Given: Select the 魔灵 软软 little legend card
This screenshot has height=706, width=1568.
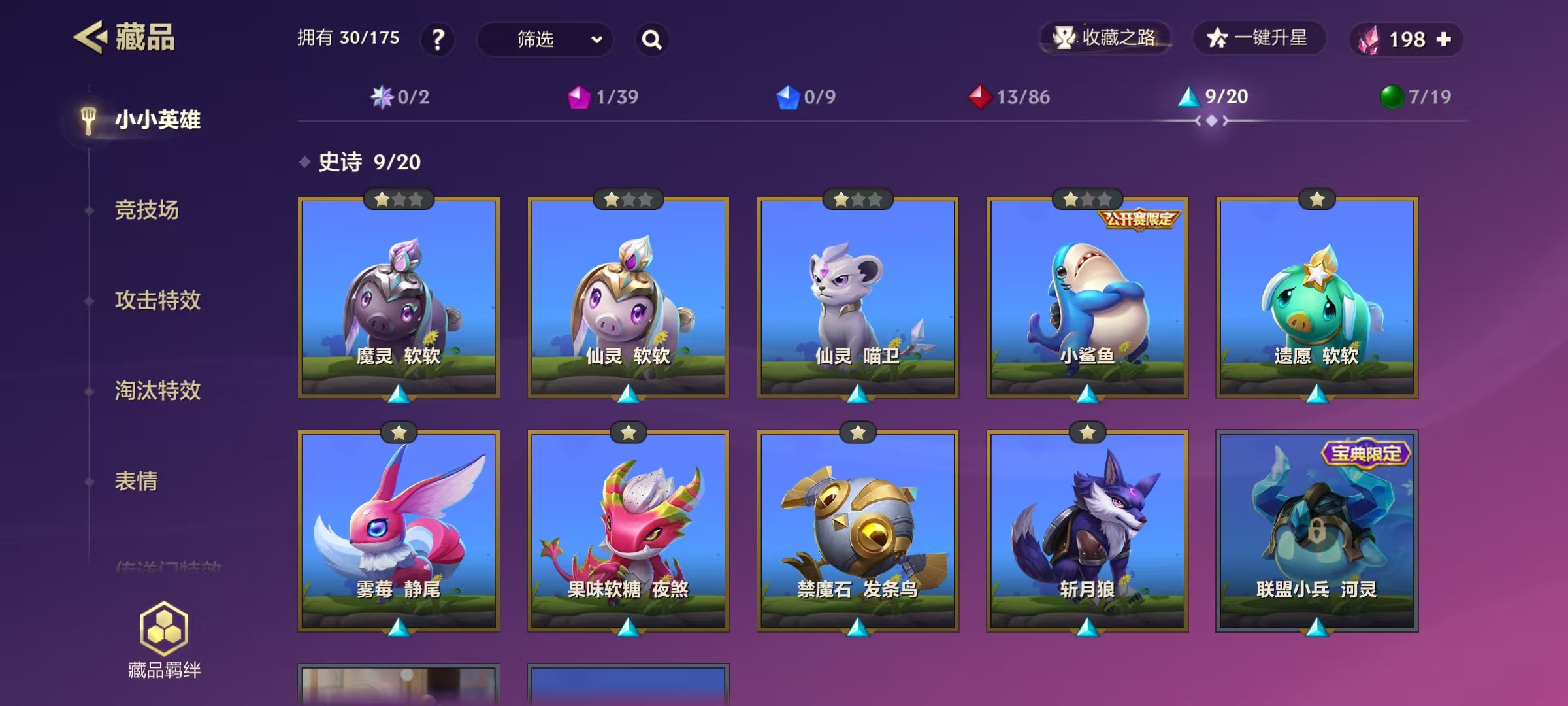Looking at the screenshot, I should [399, 298].
